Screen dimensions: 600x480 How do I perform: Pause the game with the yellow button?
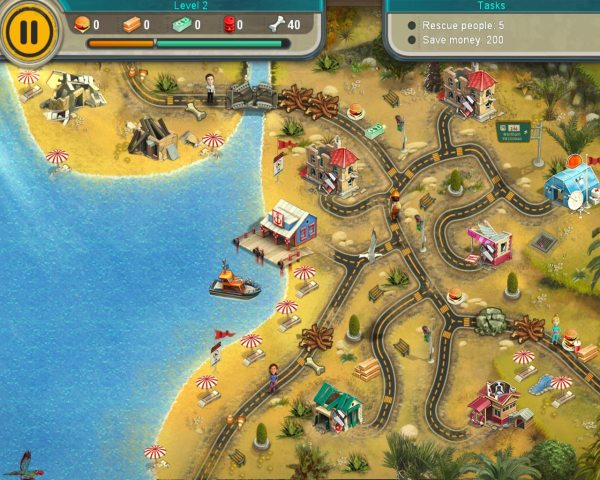coord(28,31)
